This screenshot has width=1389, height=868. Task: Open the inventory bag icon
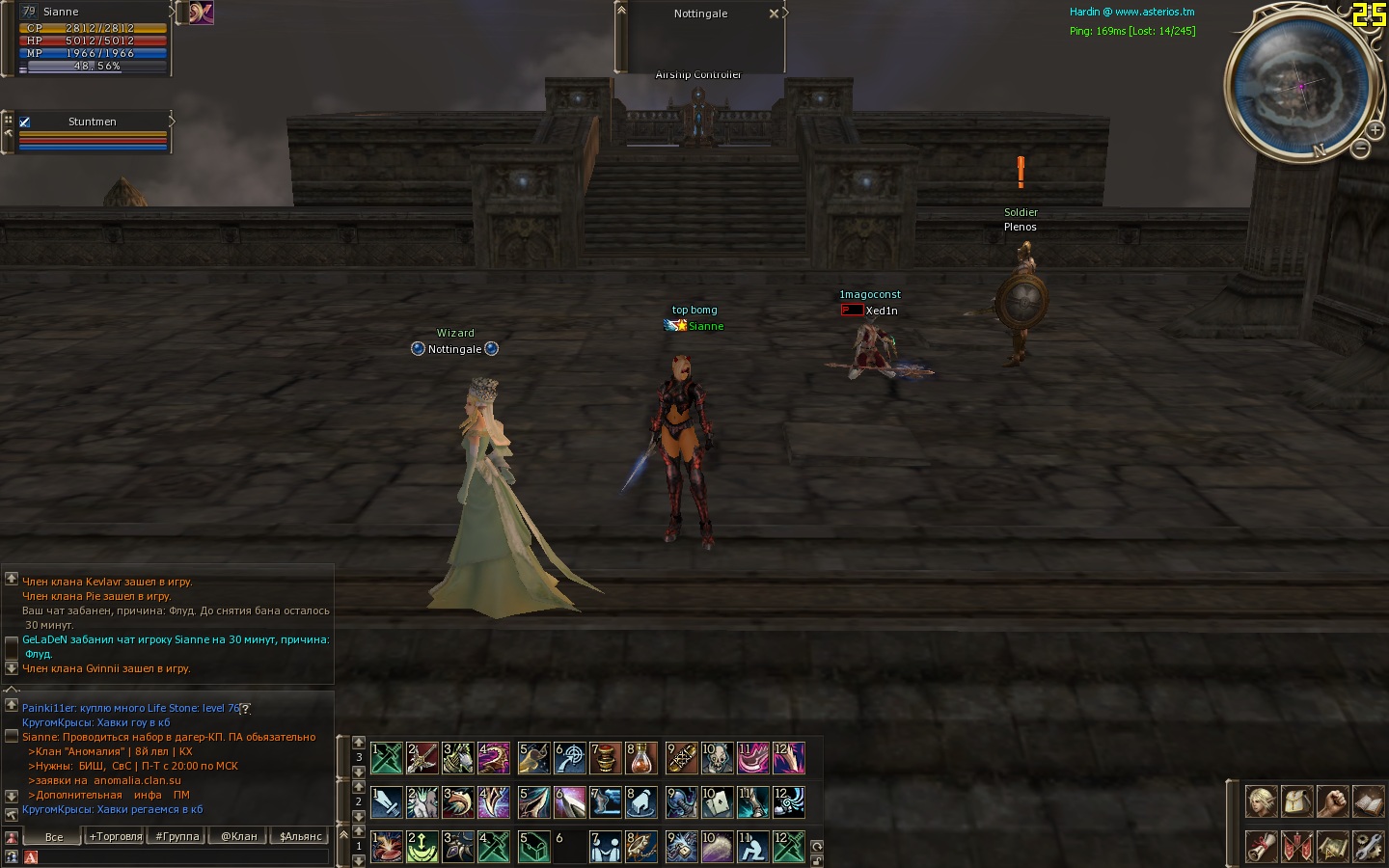point(1296,801)
